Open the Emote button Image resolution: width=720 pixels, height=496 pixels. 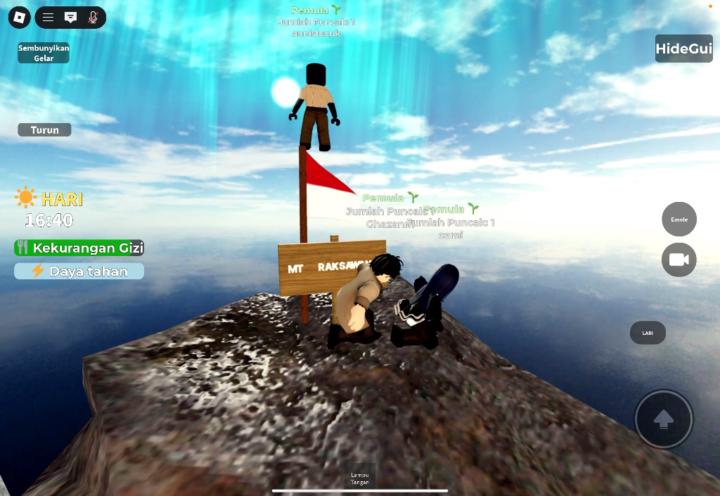click(679, 219)
